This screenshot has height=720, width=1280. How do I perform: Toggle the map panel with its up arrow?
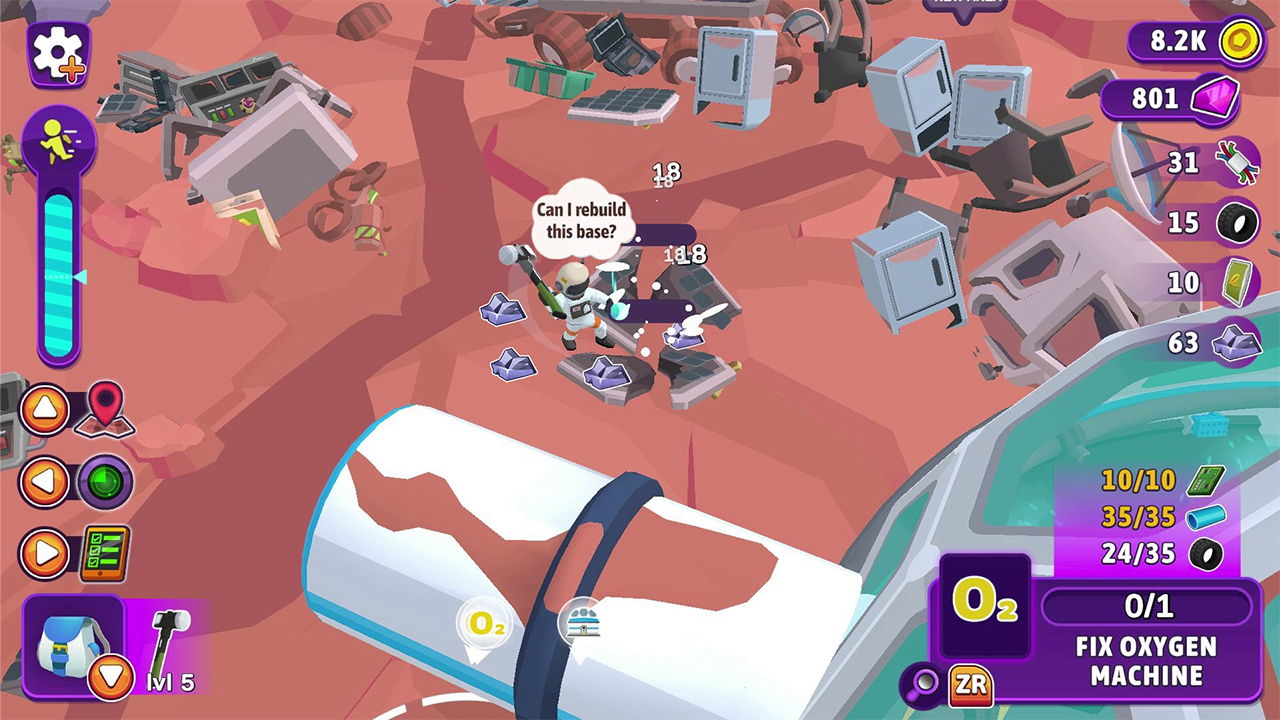tap(44, 410)
